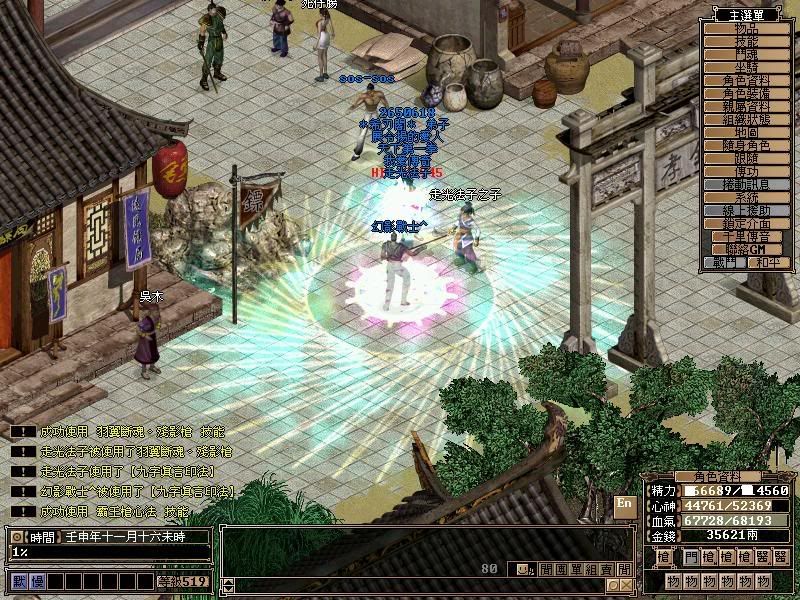This screenshot has width=800, height=600.
Task: Click the 默 status icon
Action: (19, 581)
